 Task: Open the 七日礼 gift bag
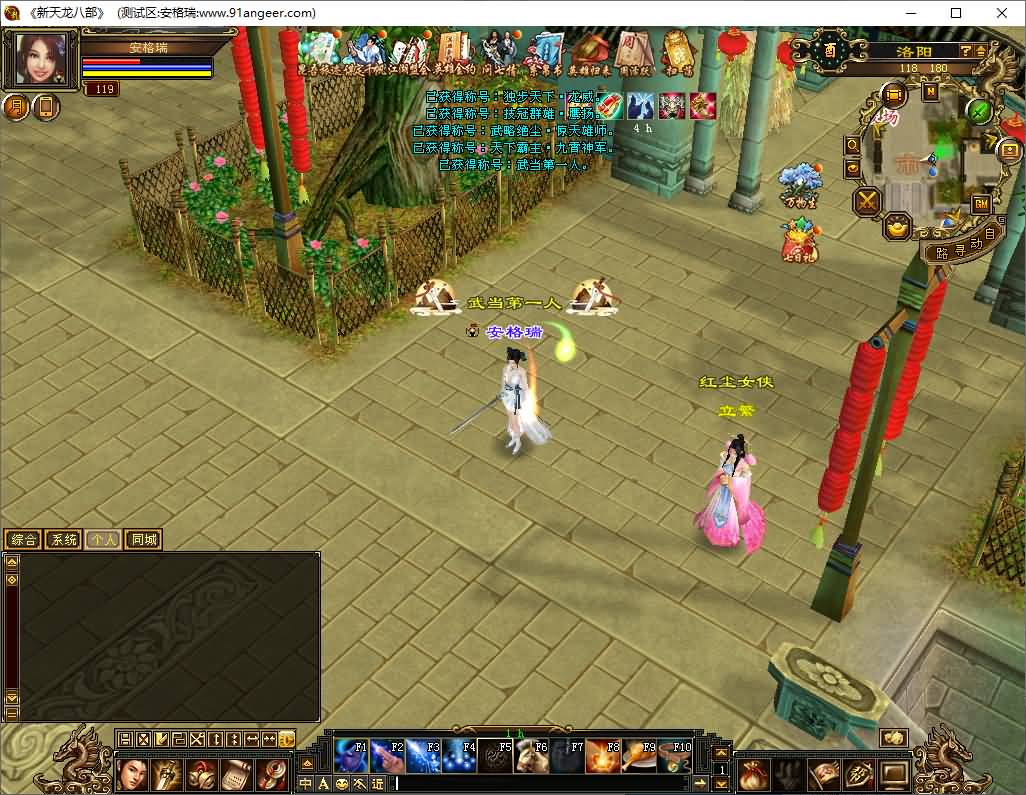pyautogui.click(x=799, y=240)
